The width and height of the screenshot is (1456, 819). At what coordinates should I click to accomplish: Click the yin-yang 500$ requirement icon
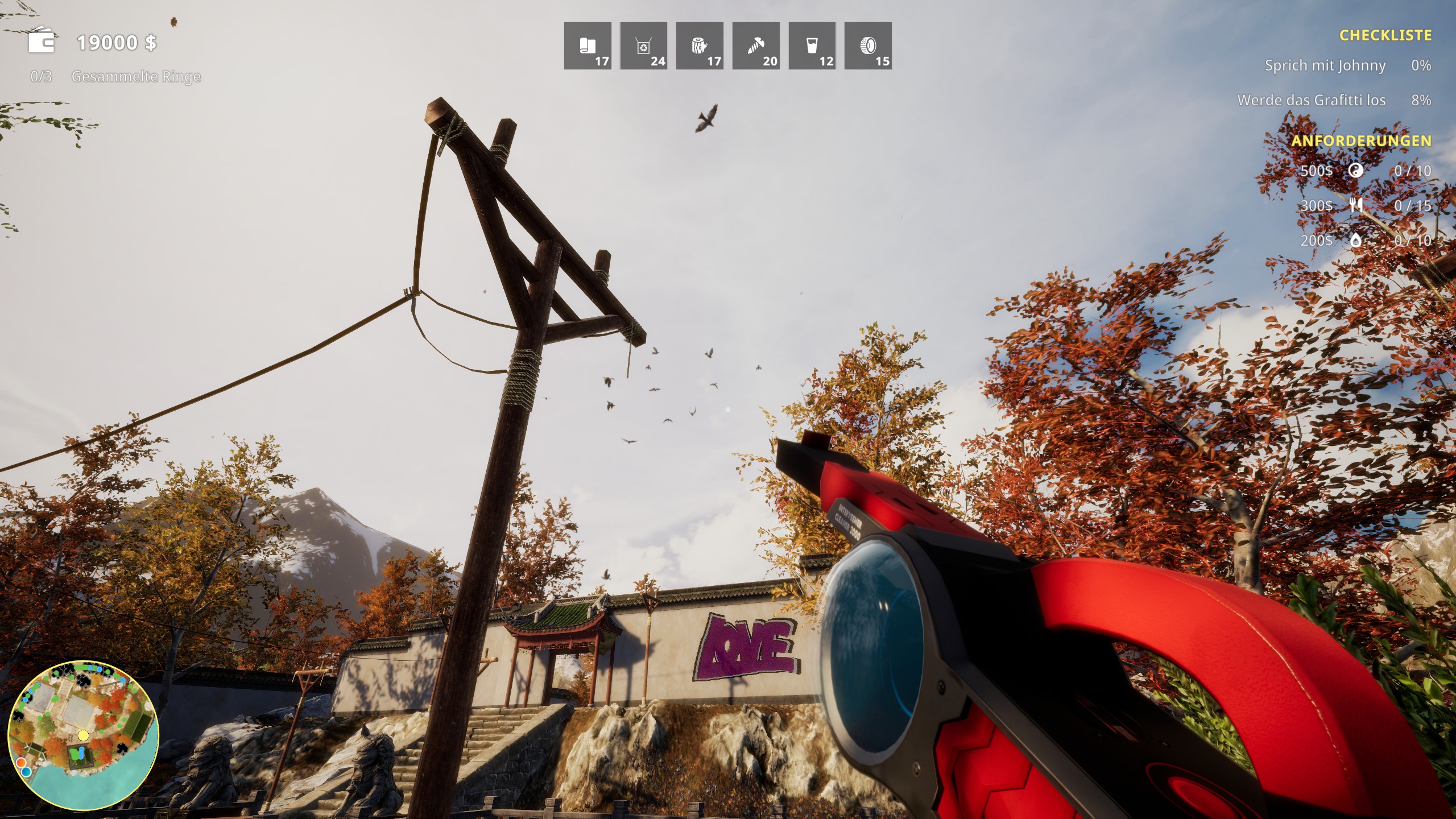tap(1356, 171)
